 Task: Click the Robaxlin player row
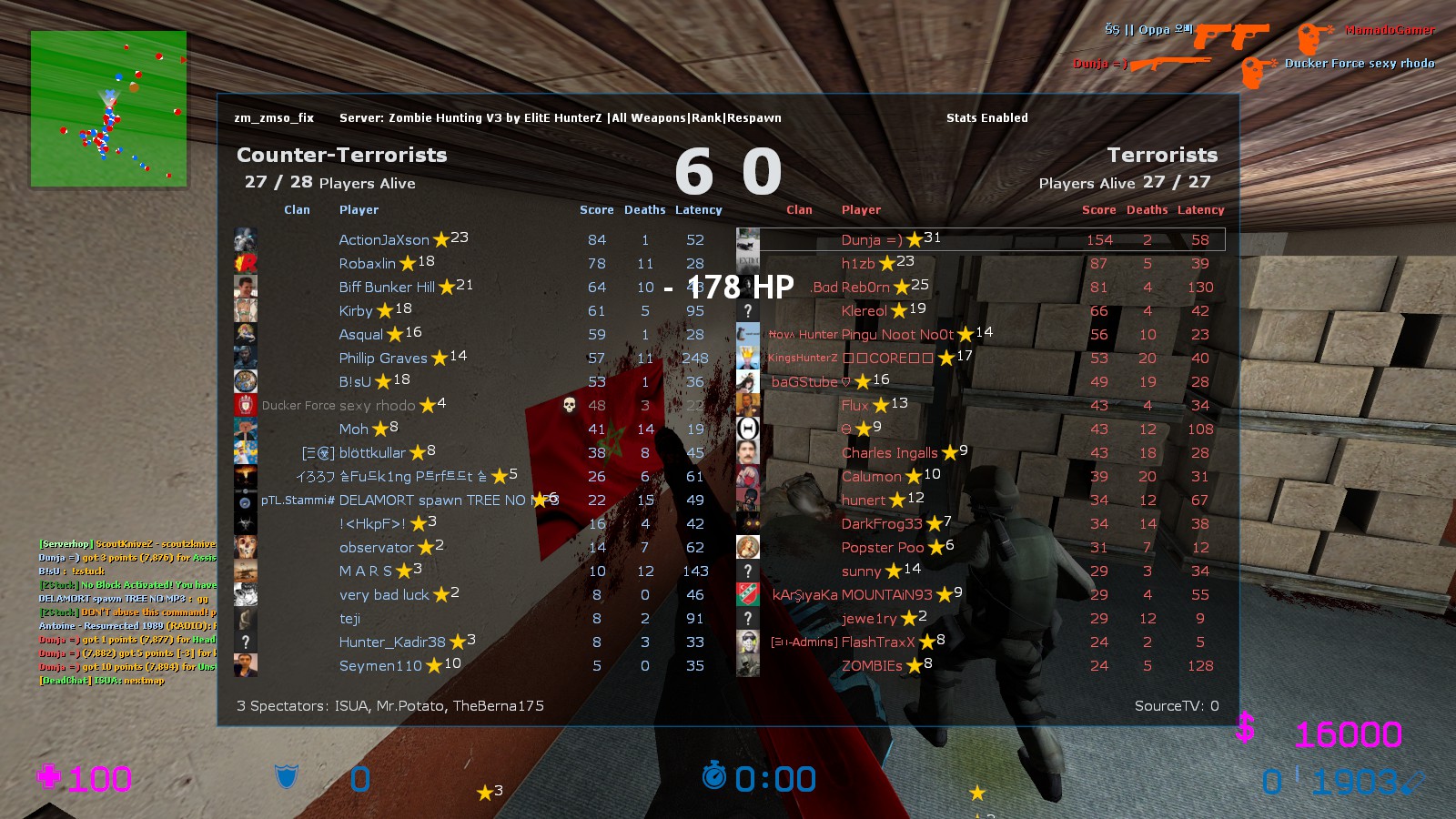pyautogui.click(x=367, y=263)
